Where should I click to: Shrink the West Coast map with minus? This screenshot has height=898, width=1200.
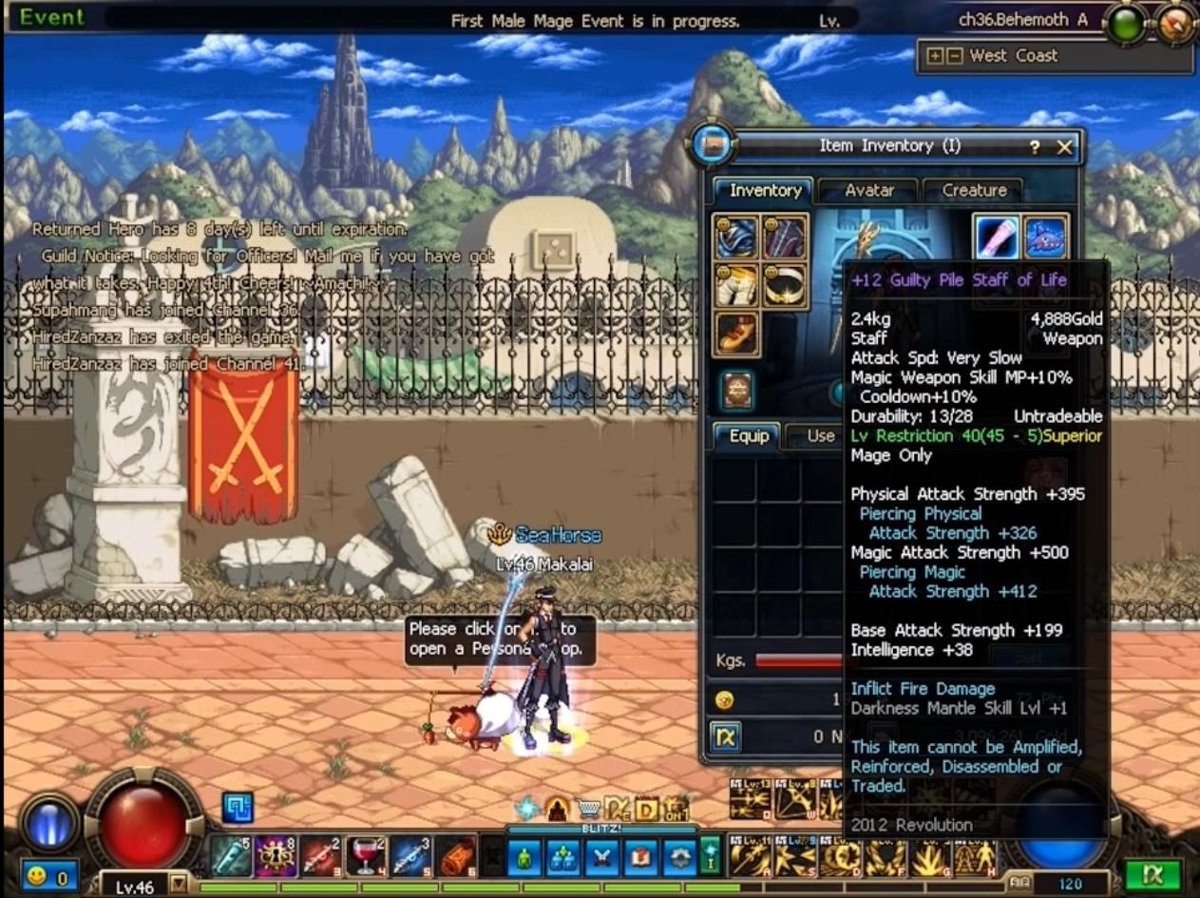(954, 56)
